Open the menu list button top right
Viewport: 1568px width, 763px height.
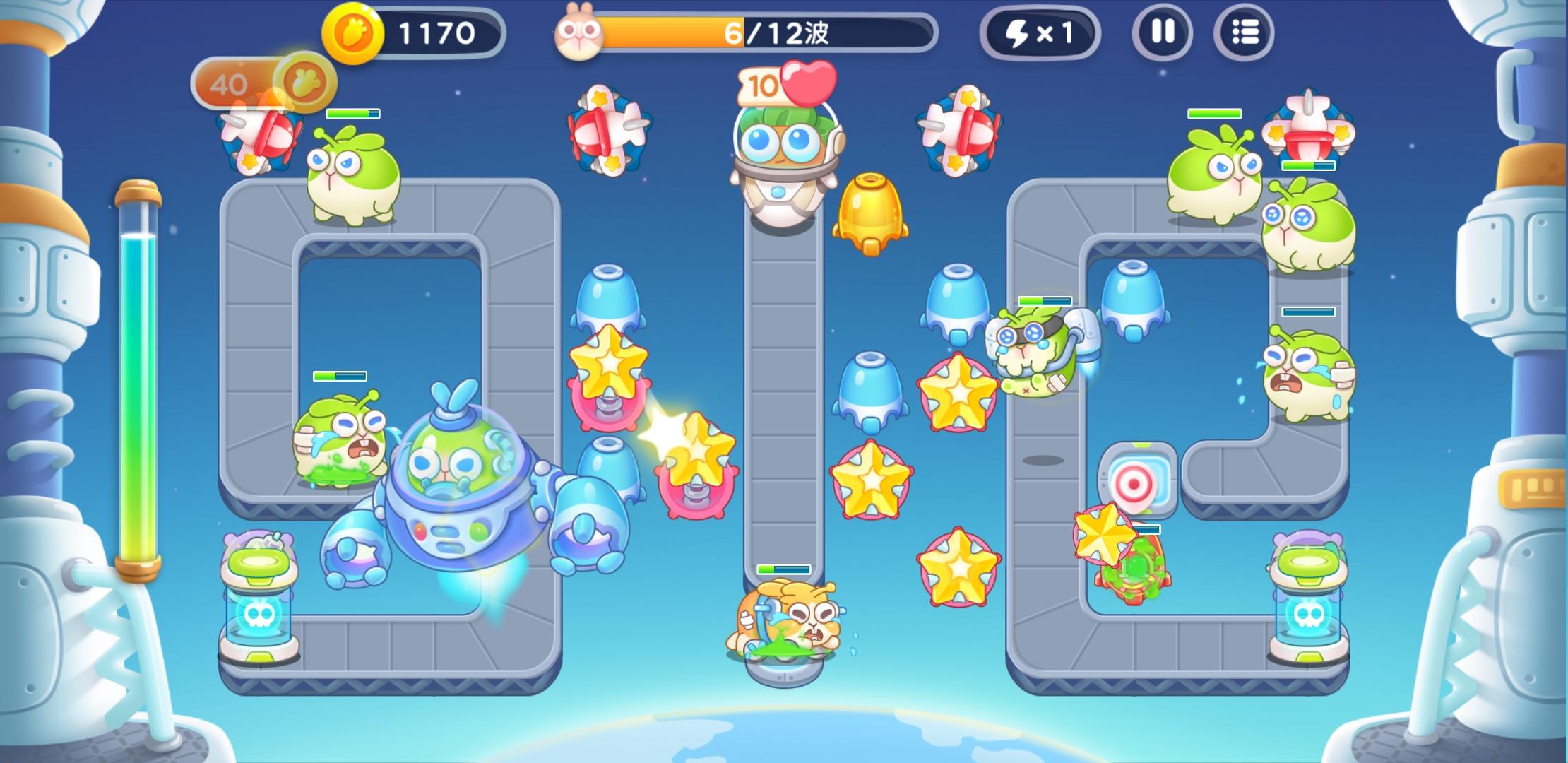(1246, 32)
